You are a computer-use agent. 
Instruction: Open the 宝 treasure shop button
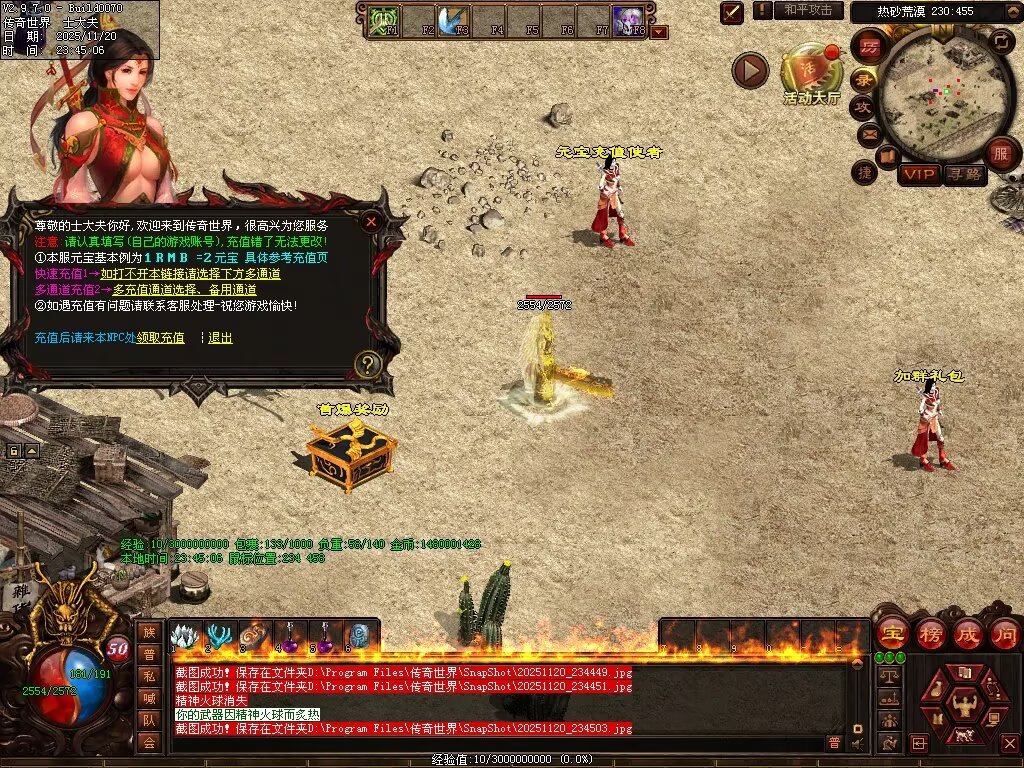892,633
